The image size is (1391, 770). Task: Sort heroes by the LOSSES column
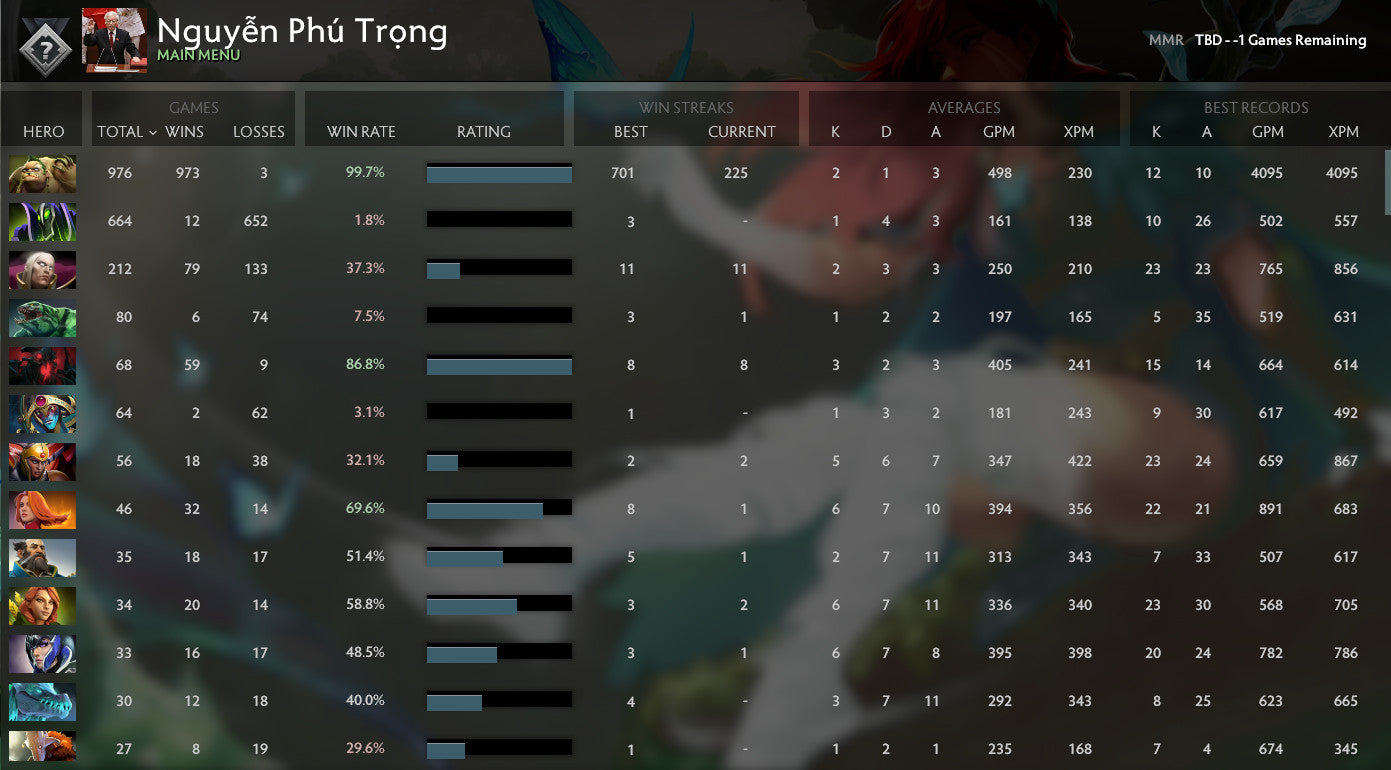coord(258,131)
